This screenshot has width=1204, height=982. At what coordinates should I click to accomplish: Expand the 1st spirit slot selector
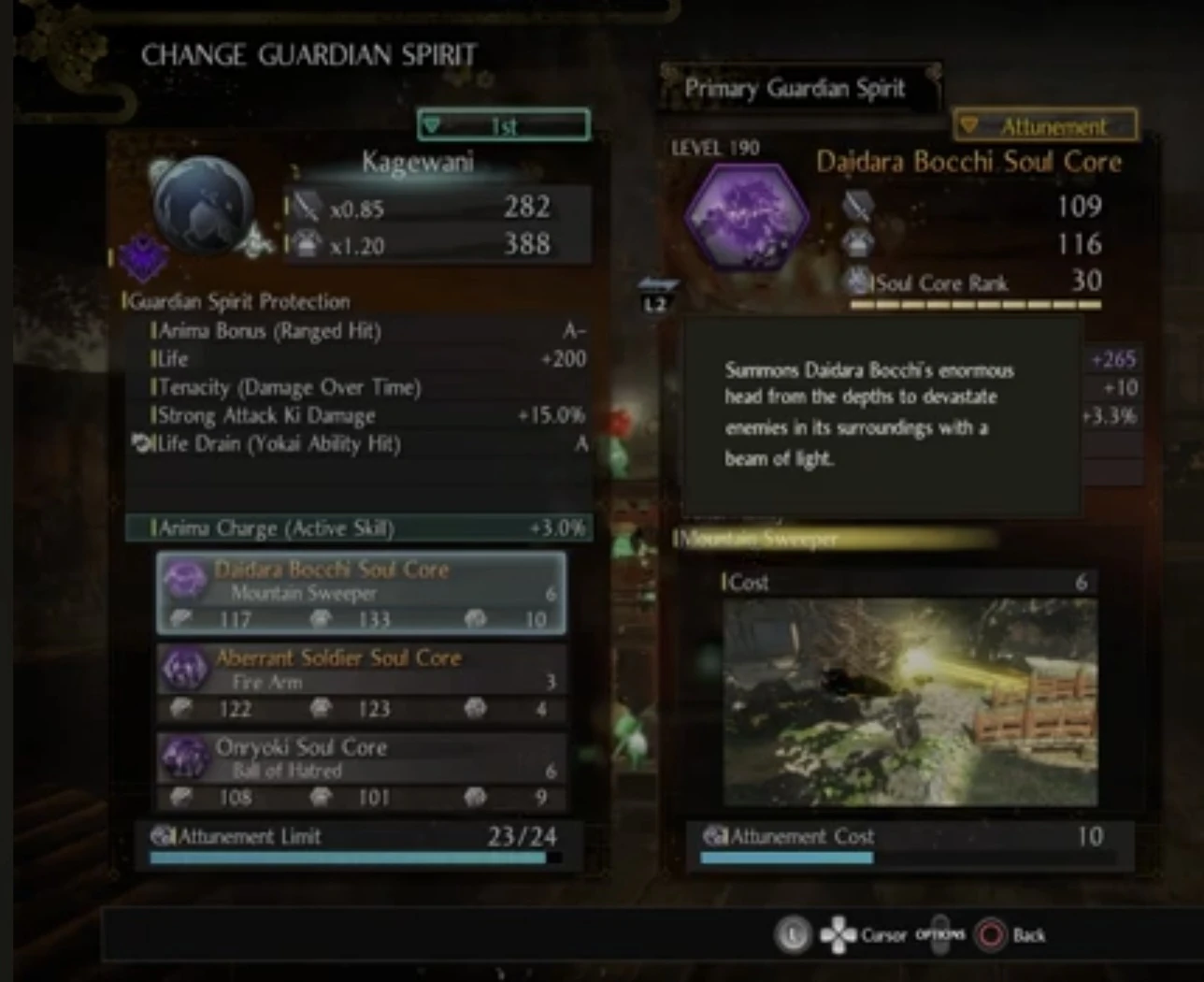point(503,124)
